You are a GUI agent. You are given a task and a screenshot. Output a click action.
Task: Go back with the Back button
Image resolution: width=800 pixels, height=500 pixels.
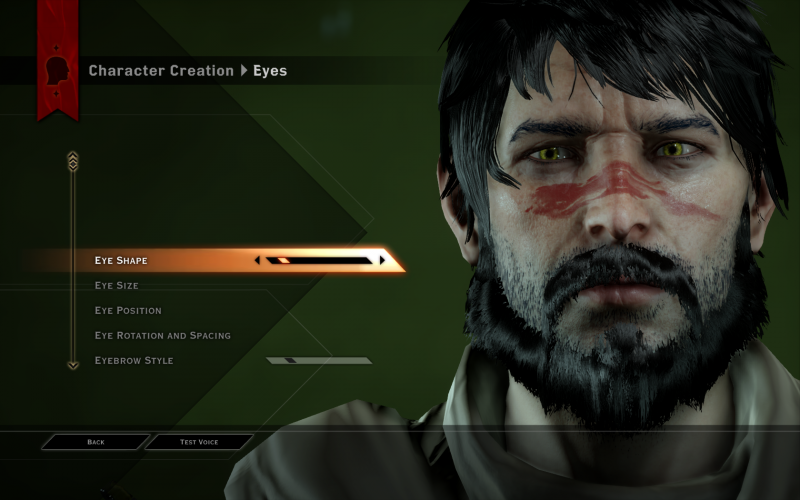(x=96, y=442)
